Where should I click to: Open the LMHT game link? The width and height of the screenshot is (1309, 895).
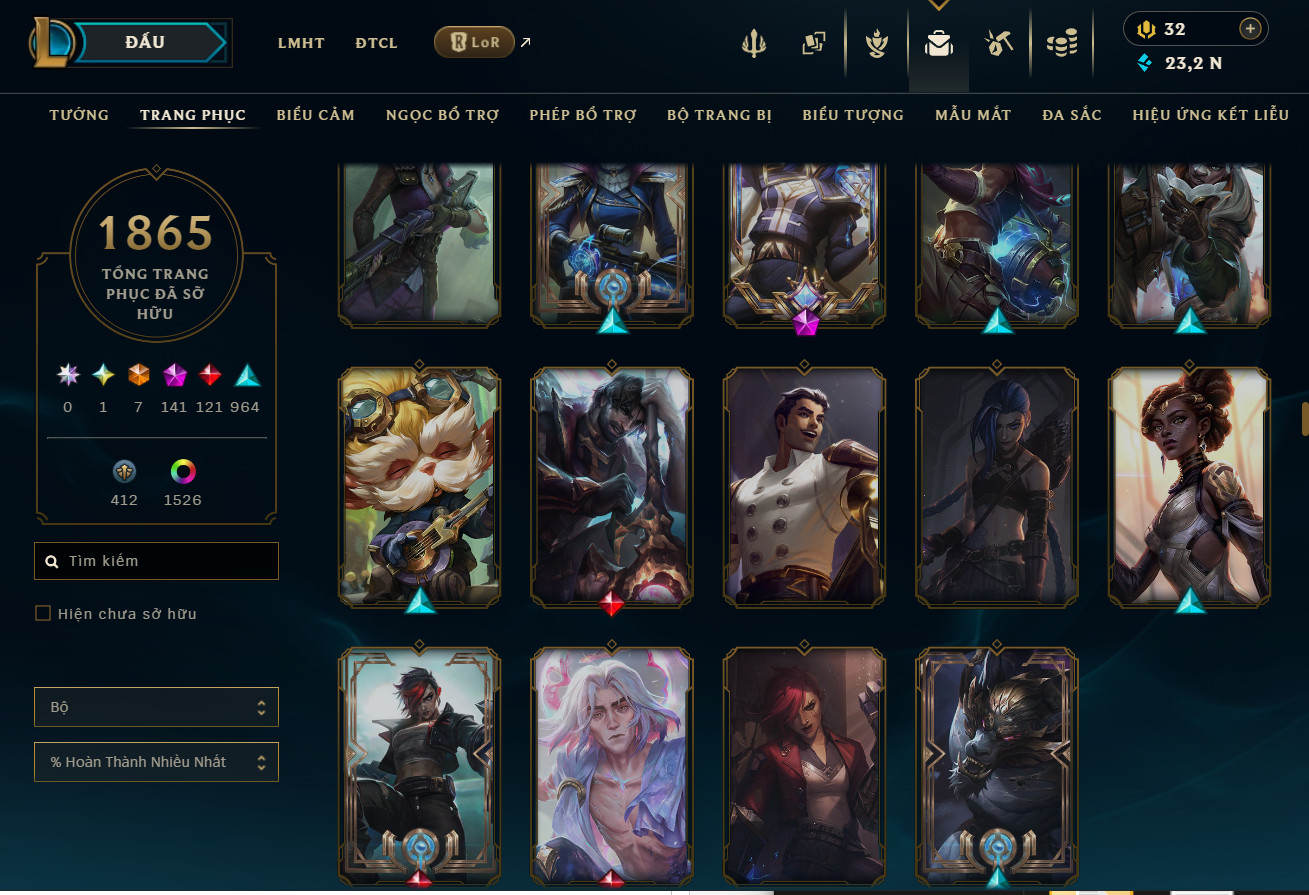tap(301, 43)
